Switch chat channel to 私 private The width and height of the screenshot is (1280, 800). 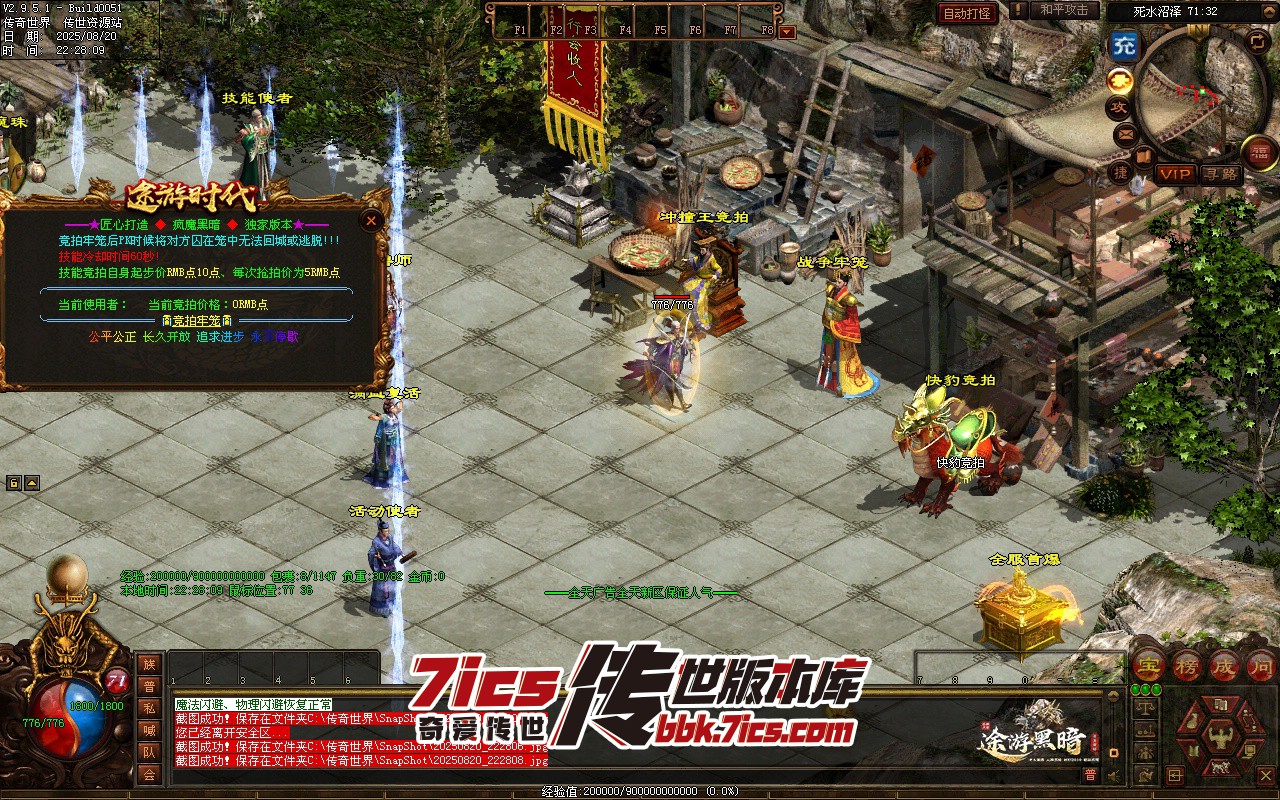coord(149,708)
